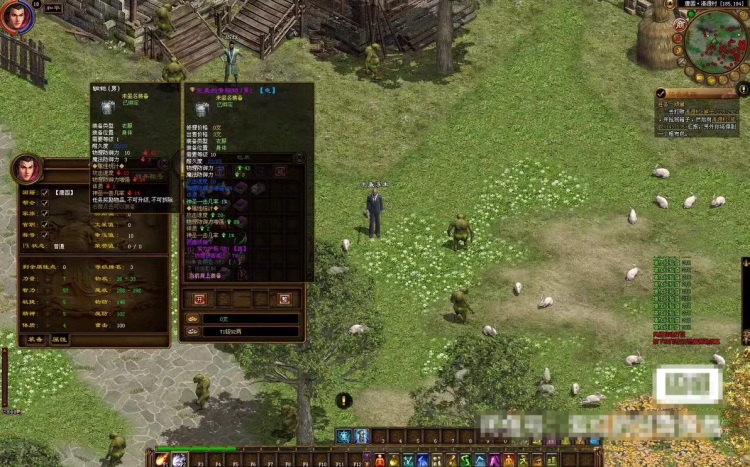Image resolution: width=750 pixels, height=467 pixels.
Task: Click the quest tracker checkmark icon
Action: click(662, 92)
